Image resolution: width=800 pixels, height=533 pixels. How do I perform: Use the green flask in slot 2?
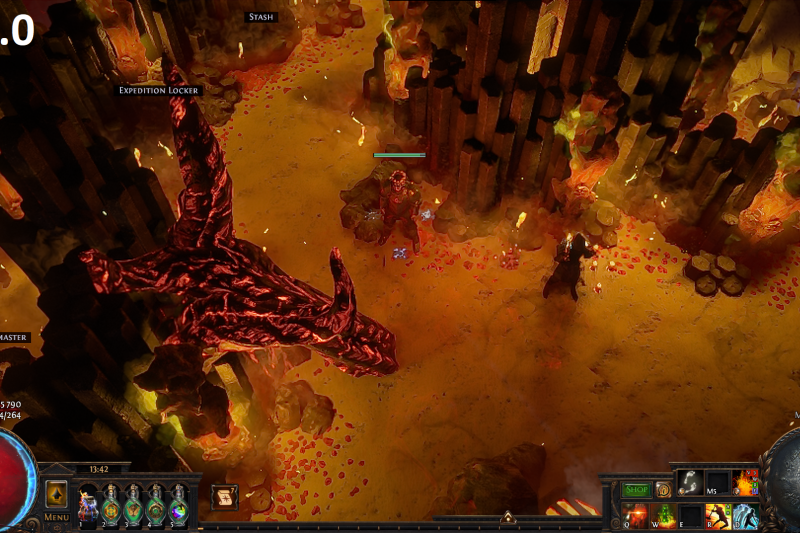tap(110, 505)
